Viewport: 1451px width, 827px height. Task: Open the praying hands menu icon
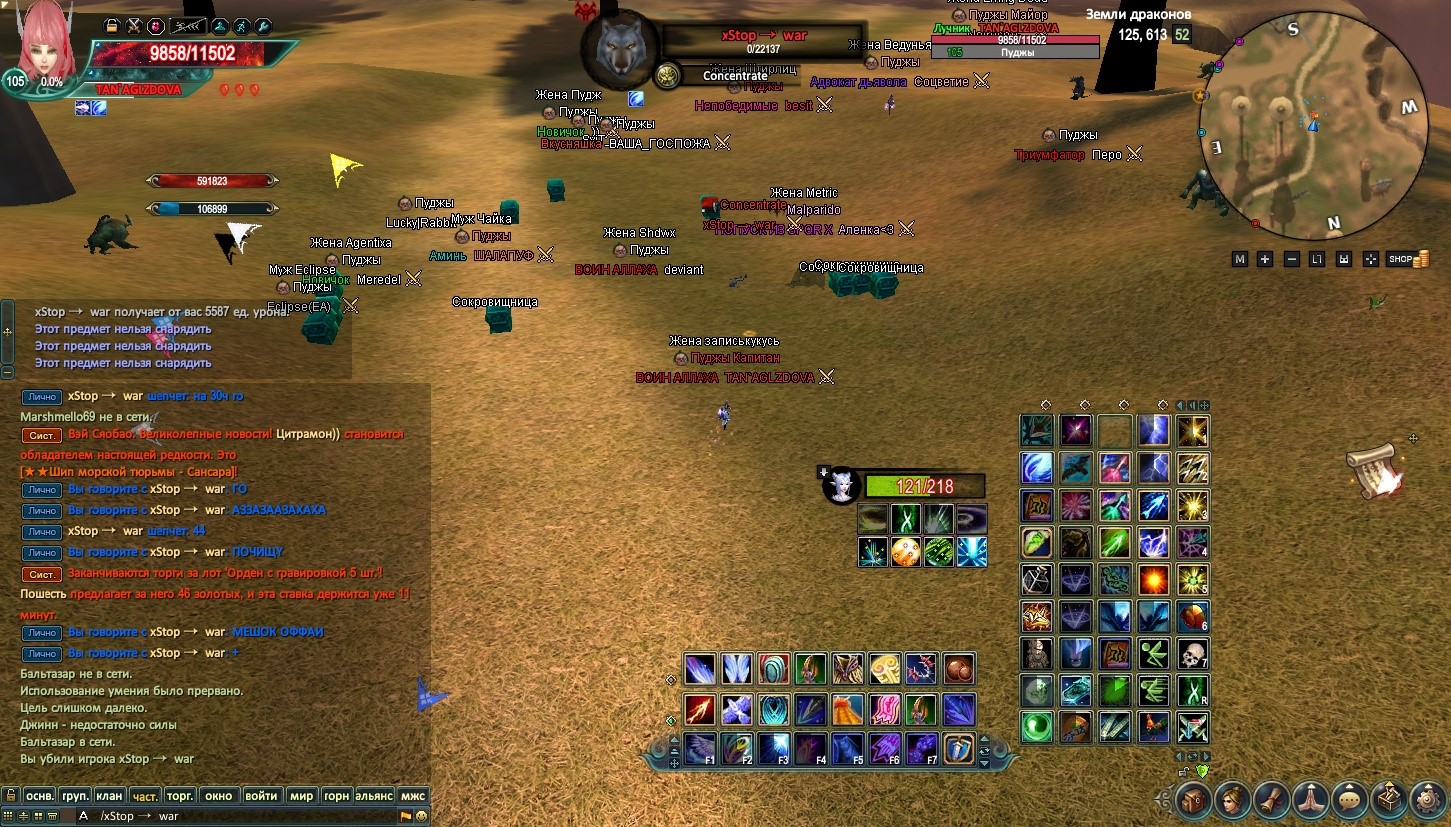(1311, 801)
